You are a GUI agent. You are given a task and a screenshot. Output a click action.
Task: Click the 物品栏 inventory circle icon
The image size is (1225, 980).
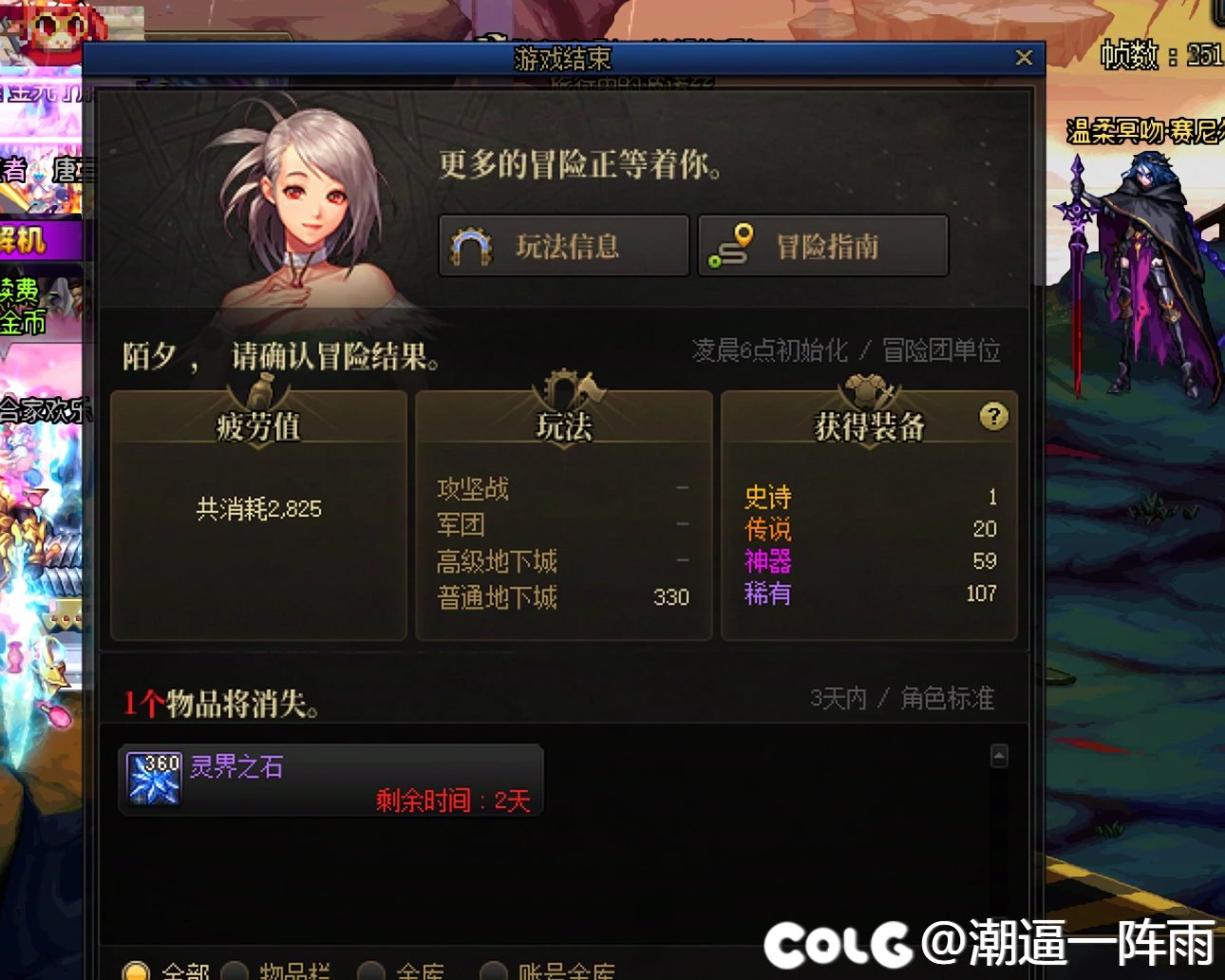click(235, 971)
